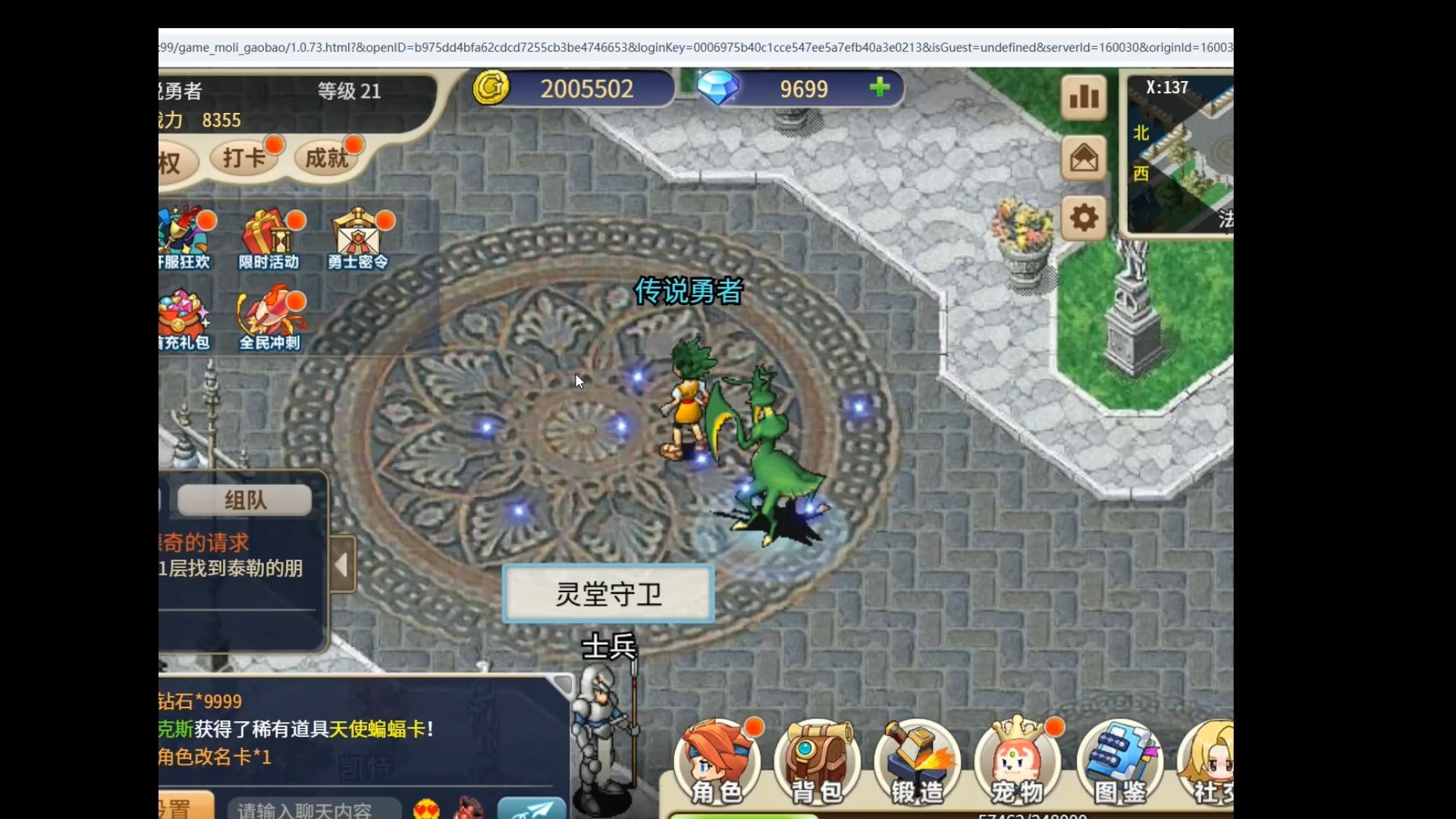Click the home icon near minimap

1083,158
